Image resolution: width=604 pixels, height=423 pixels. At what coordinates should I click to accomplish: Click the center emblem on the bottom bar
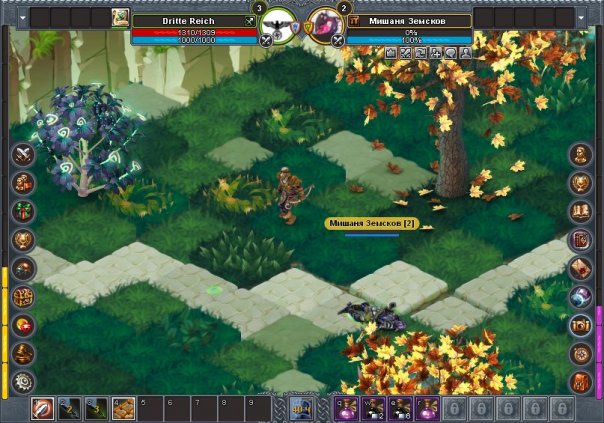tap(301, 408)
